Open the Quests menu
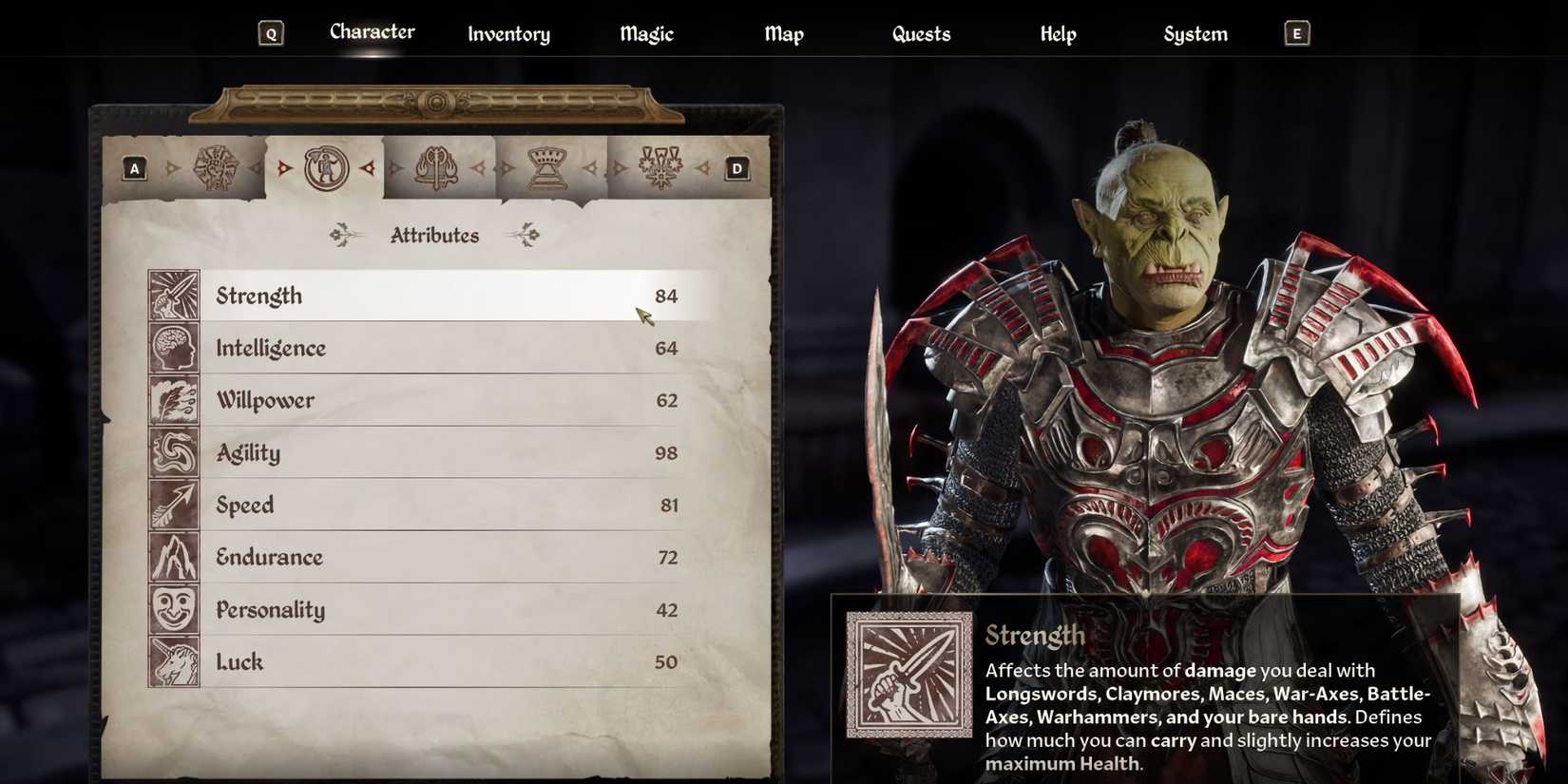Screen dimensions: 1568x784 tap(921, 33)
